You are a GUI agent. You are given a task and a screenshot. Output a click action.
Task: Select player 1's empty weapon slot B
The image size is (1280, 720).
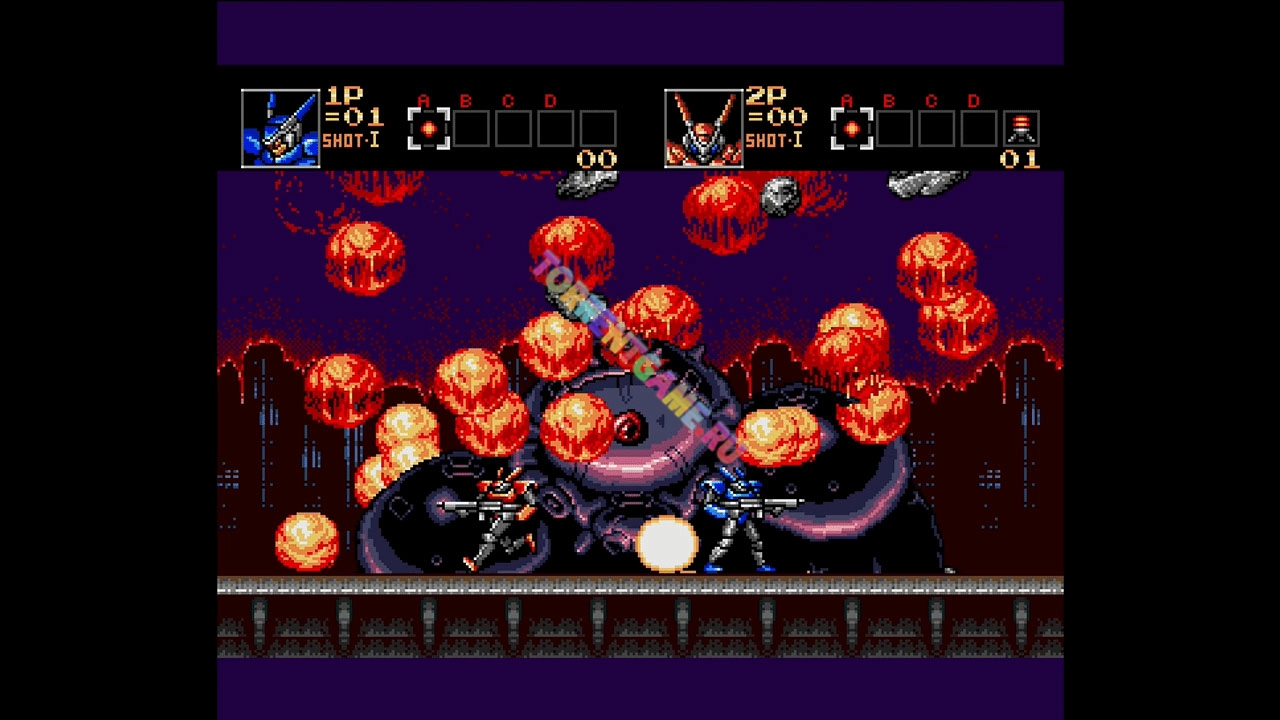471,129
